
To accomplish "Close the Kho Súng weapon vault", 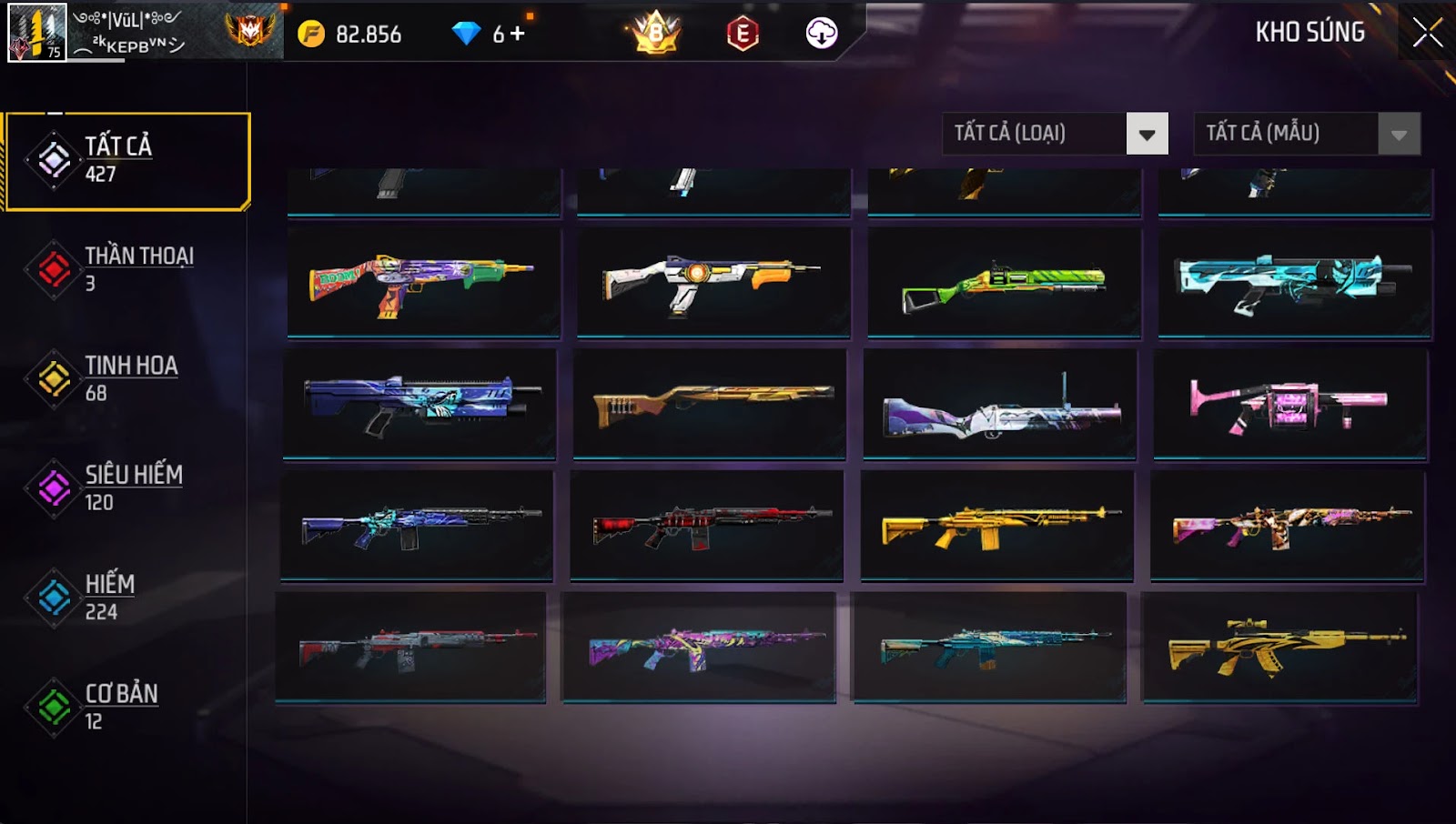I will [x=1427, y=33].
